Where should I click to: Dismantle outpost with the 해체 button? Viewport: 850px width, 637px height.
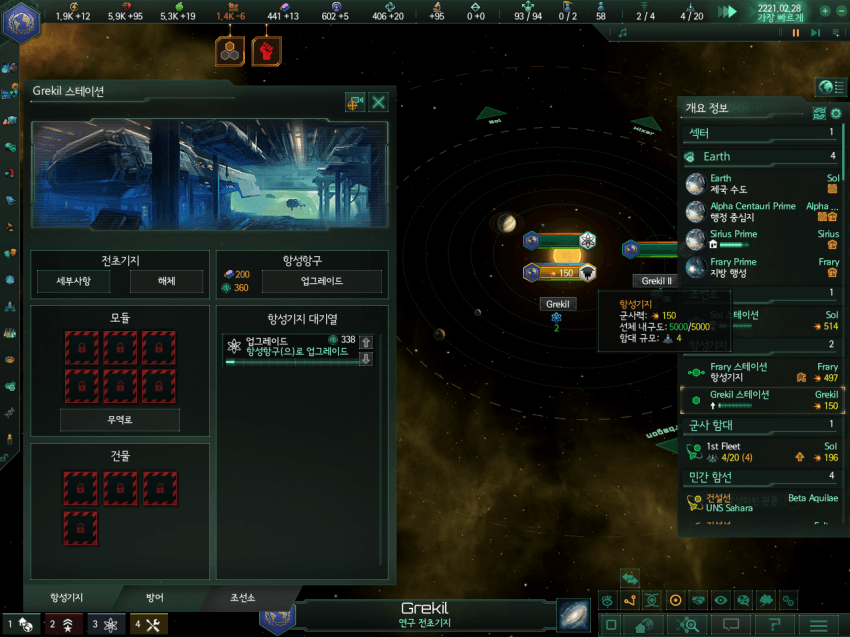[166, 282]
